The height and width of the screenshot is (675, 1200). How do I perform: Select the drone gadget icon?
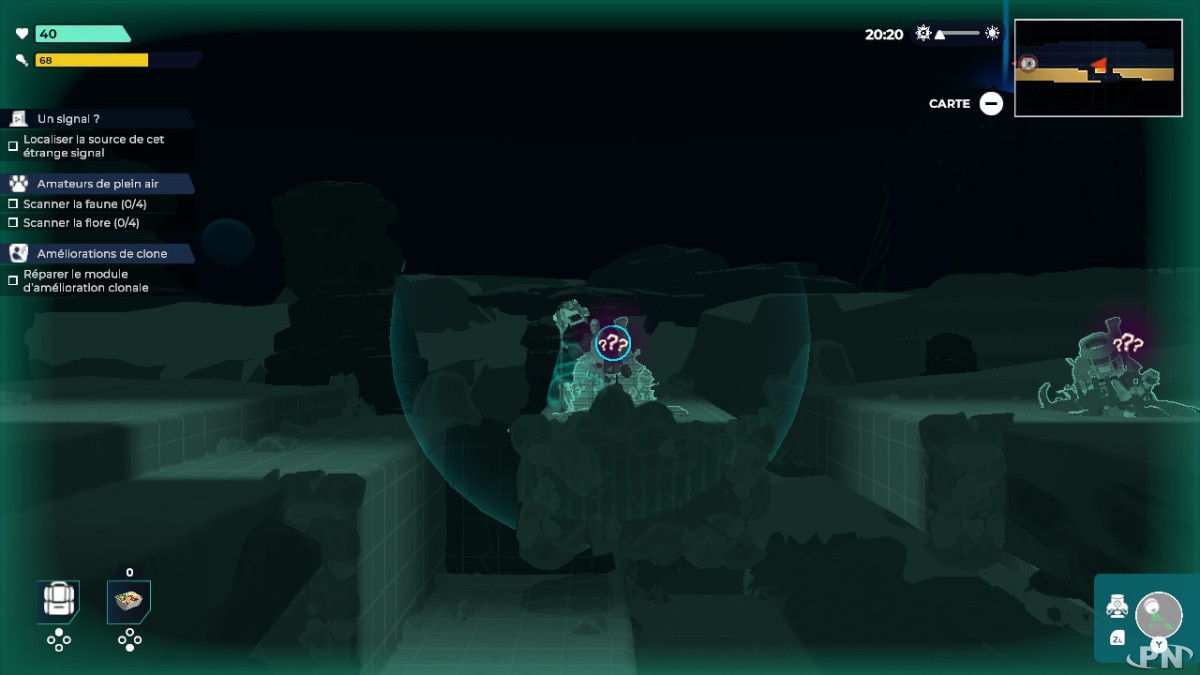coord(1117,606)
